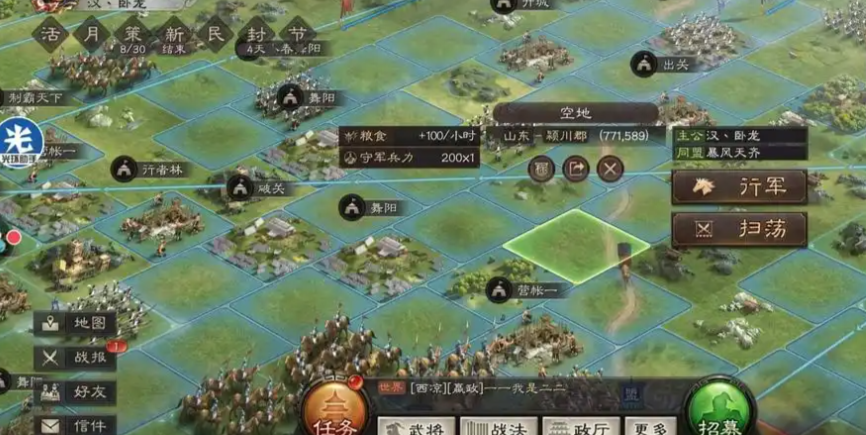The height and width of the screenshot is (435, 866).
Task: Open the 好友 friends list
Action: pos(75,392)
